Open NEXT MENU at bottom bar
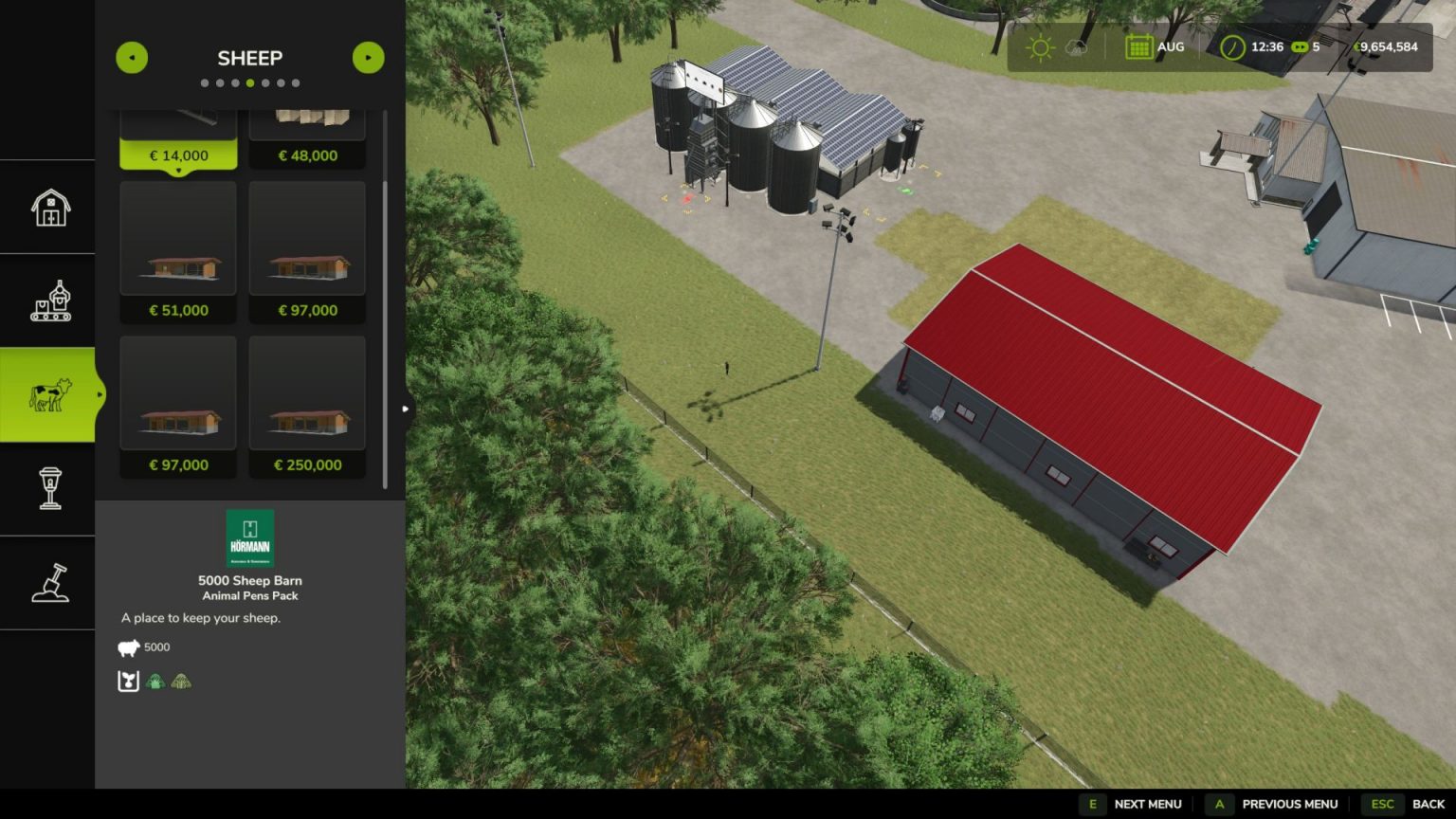Image resolution: width=1456 pixels, height=819 pixels. pyautogui.click(x=1147, y=804)
